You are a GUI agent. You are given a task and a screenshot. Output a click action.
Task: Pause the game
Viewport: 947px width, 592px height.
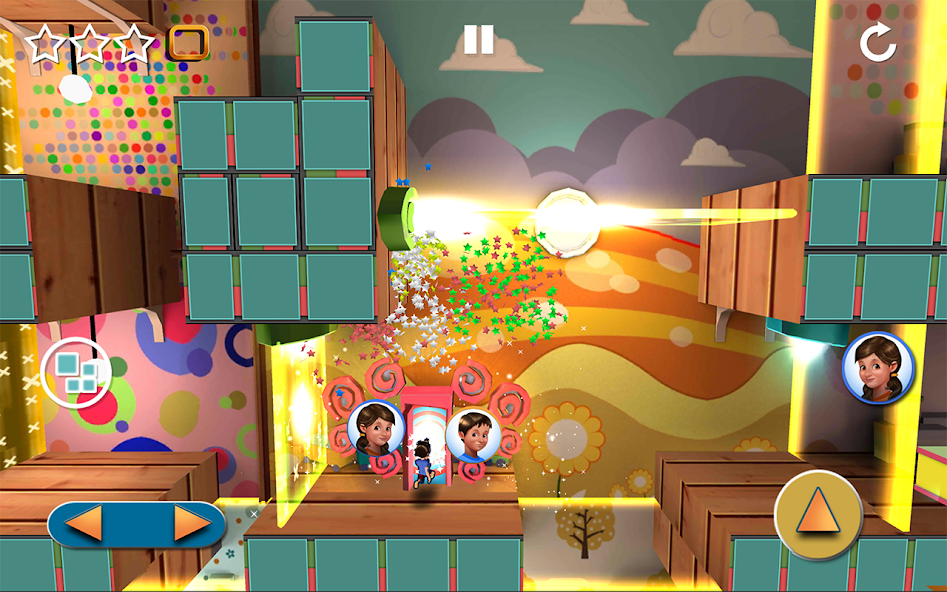tap(478, 40)
